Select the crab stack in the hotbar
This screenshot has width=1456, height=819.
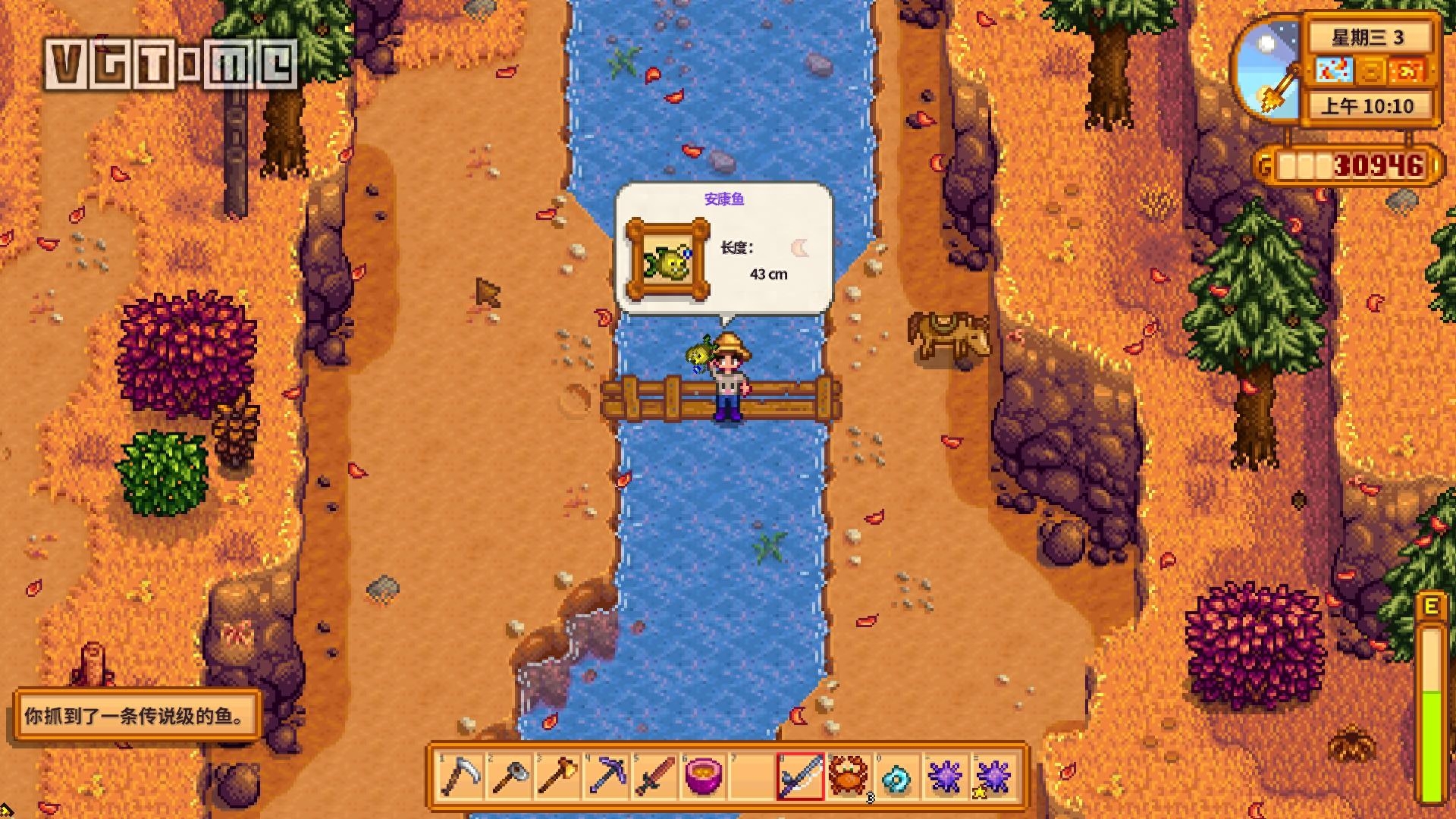pos(849,777)
